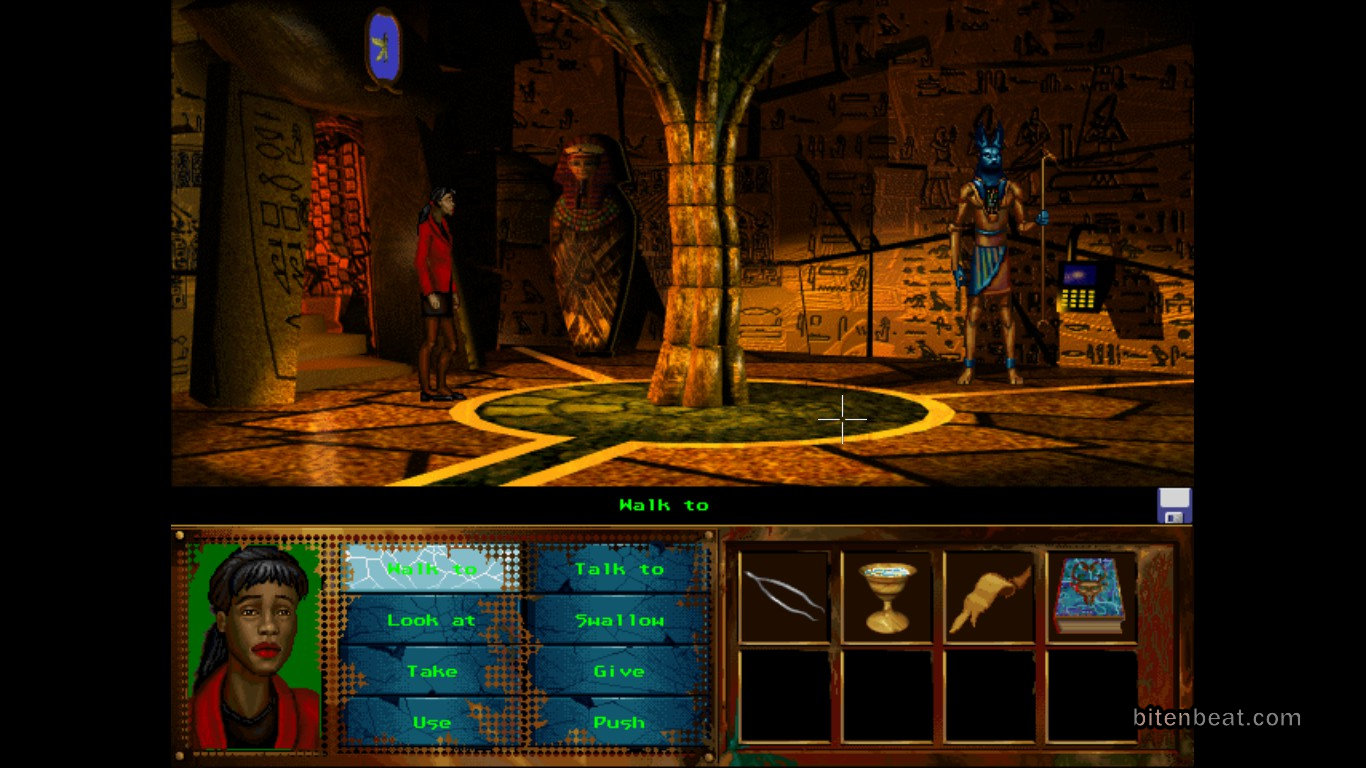Select the rolled scroll inventory item
Viewport: 1366px width, 768px height.
(x=989, y=596)
